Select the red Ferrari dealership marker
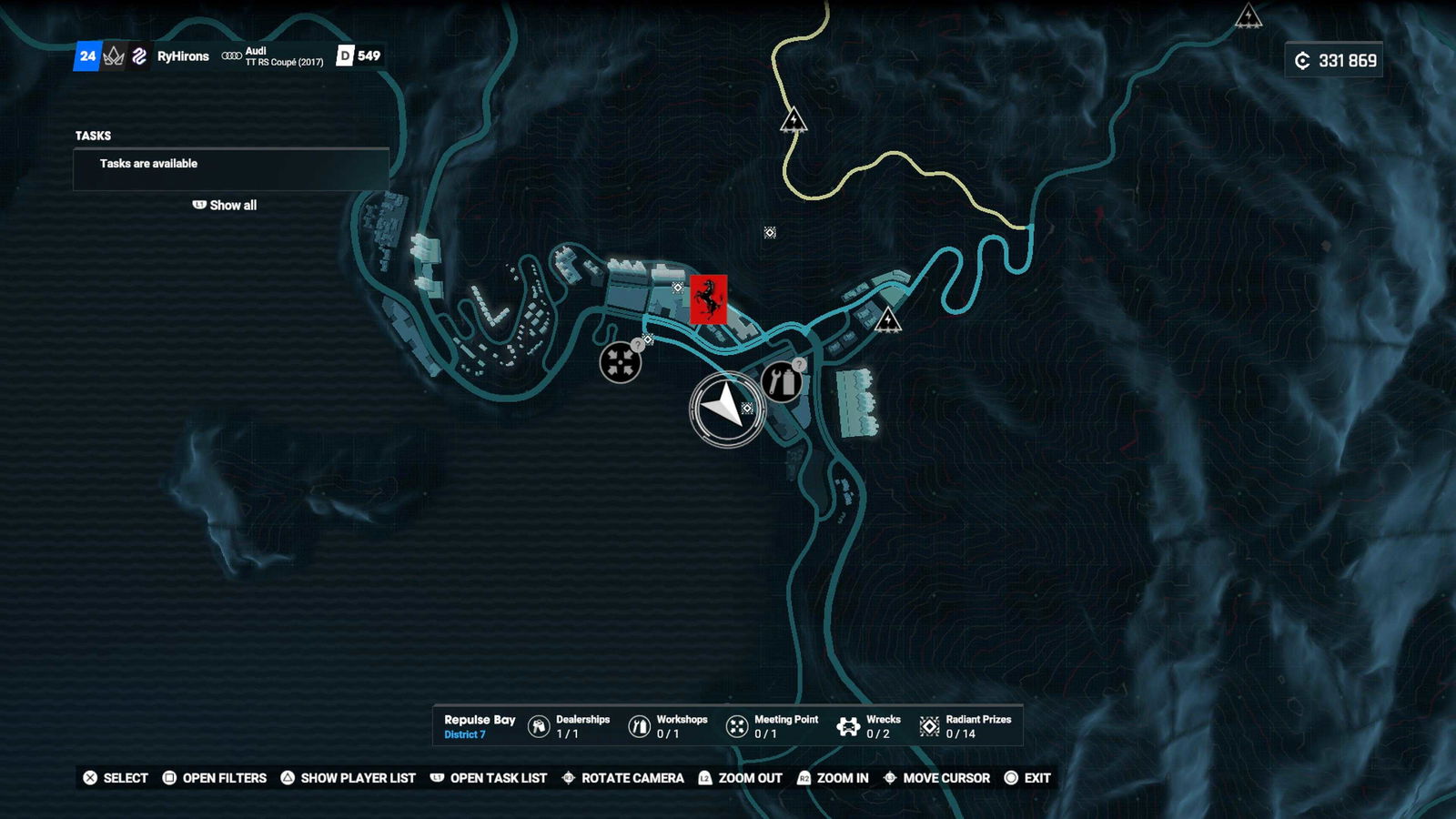 pyautogui.click(x=708, y=299)
